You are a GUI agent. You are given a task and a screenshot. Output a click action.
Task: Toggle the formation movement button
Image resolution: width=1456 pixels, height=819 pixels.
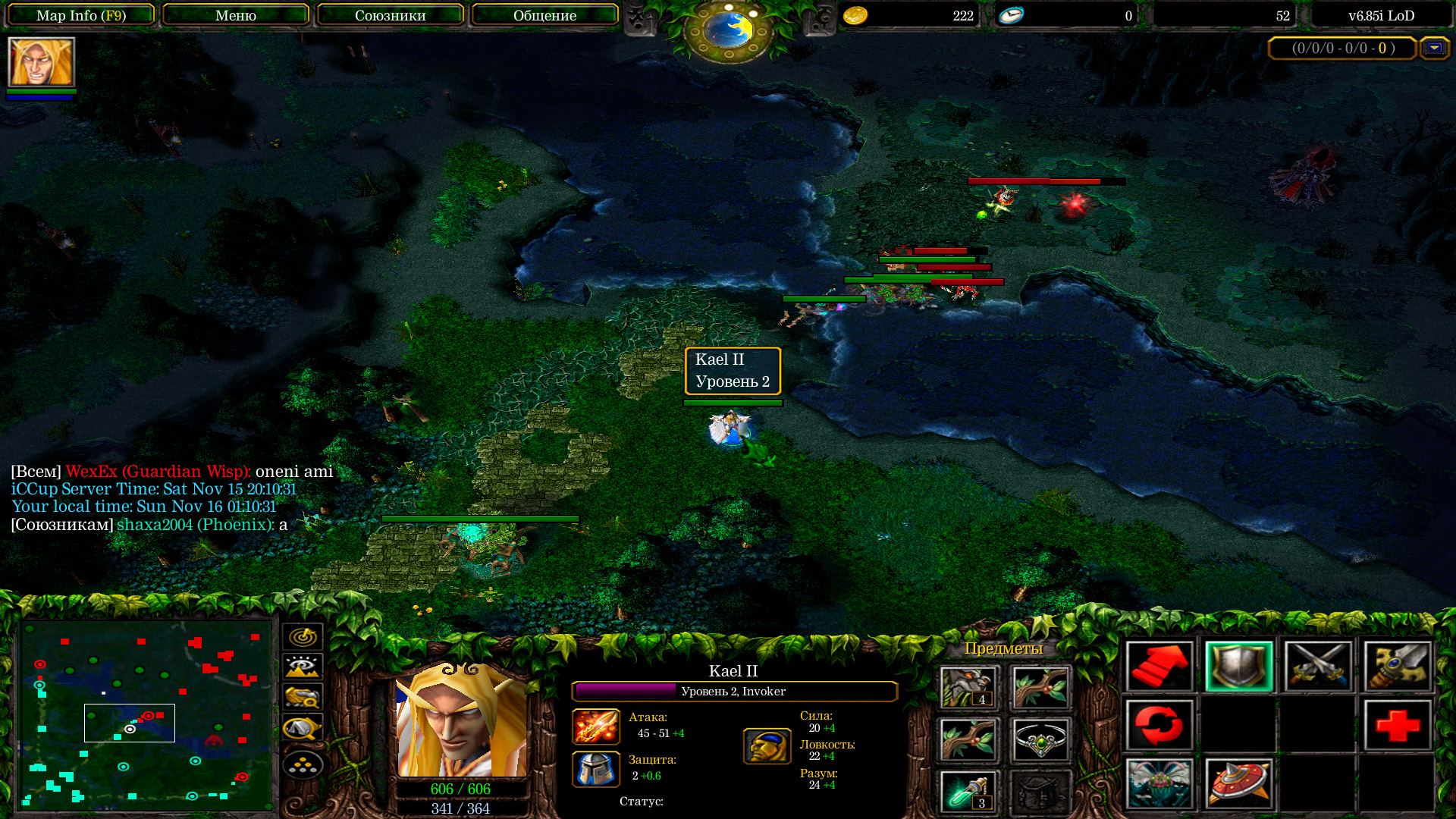pos(303,764)
